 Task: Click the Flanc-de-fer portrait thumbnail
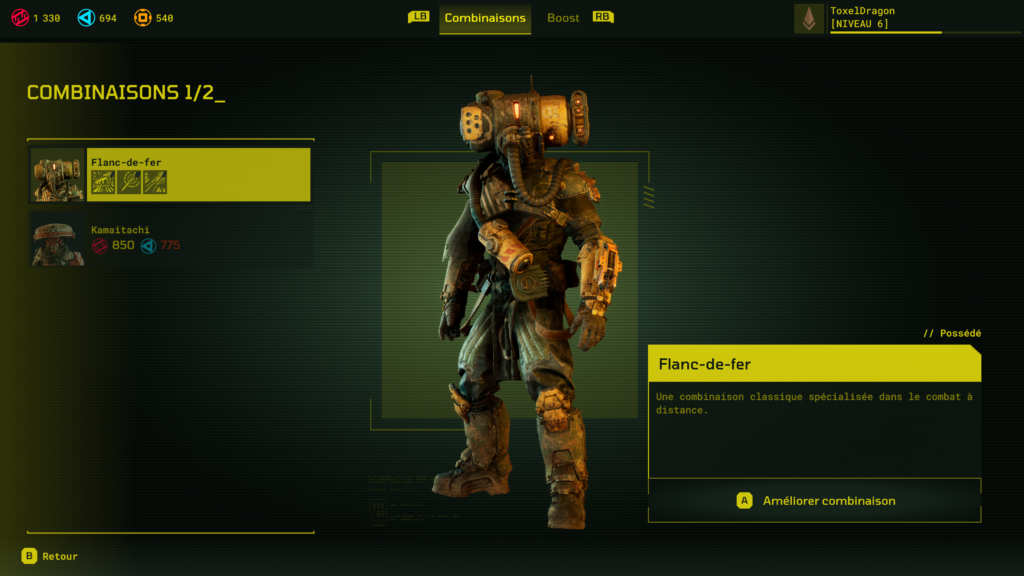click(58, 175)
